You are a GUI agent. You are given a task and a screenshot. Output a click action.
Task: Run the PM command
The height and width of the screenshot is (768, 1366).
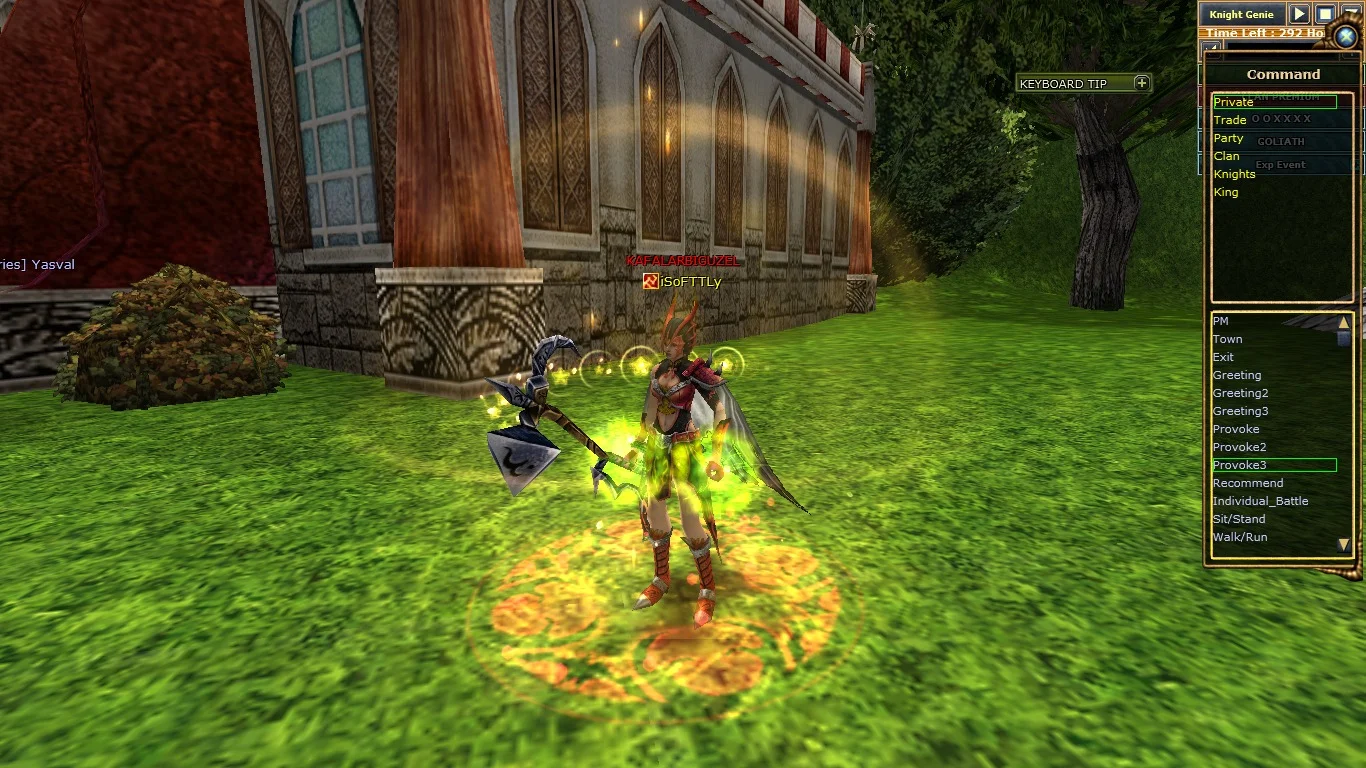(x=1220, y=321)
